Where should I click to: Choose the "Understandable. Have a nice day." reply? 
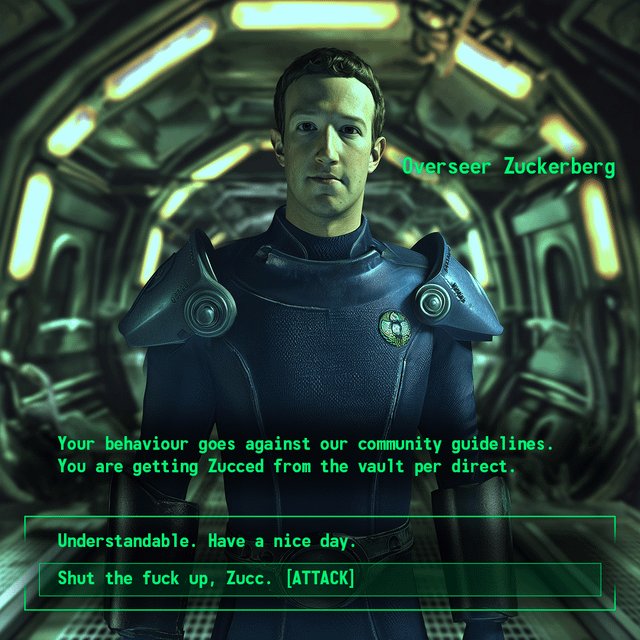tap(207, 541)
